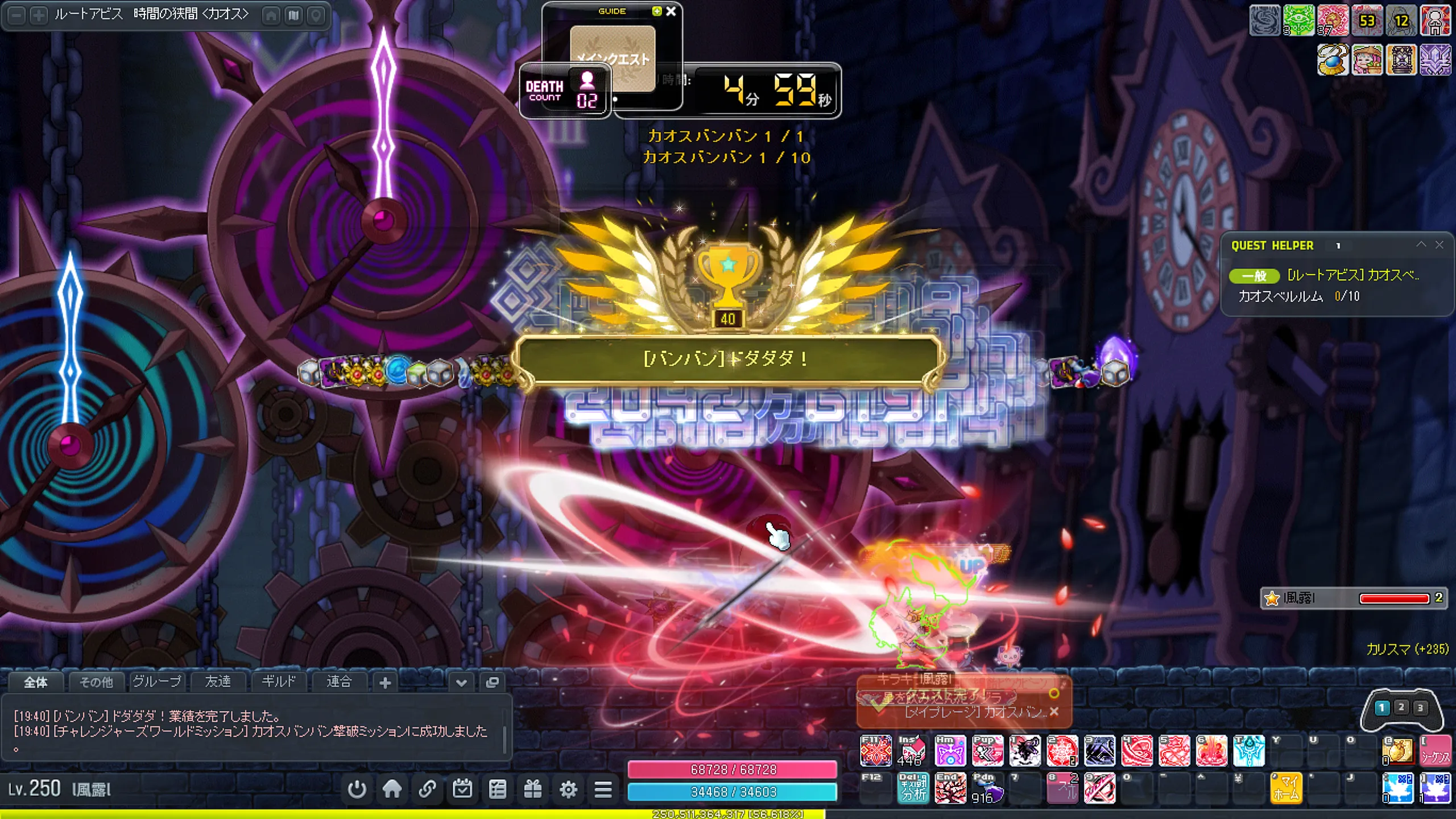Open the world map from minimap bar
The image size is (1456, 819).
[293, 15]
